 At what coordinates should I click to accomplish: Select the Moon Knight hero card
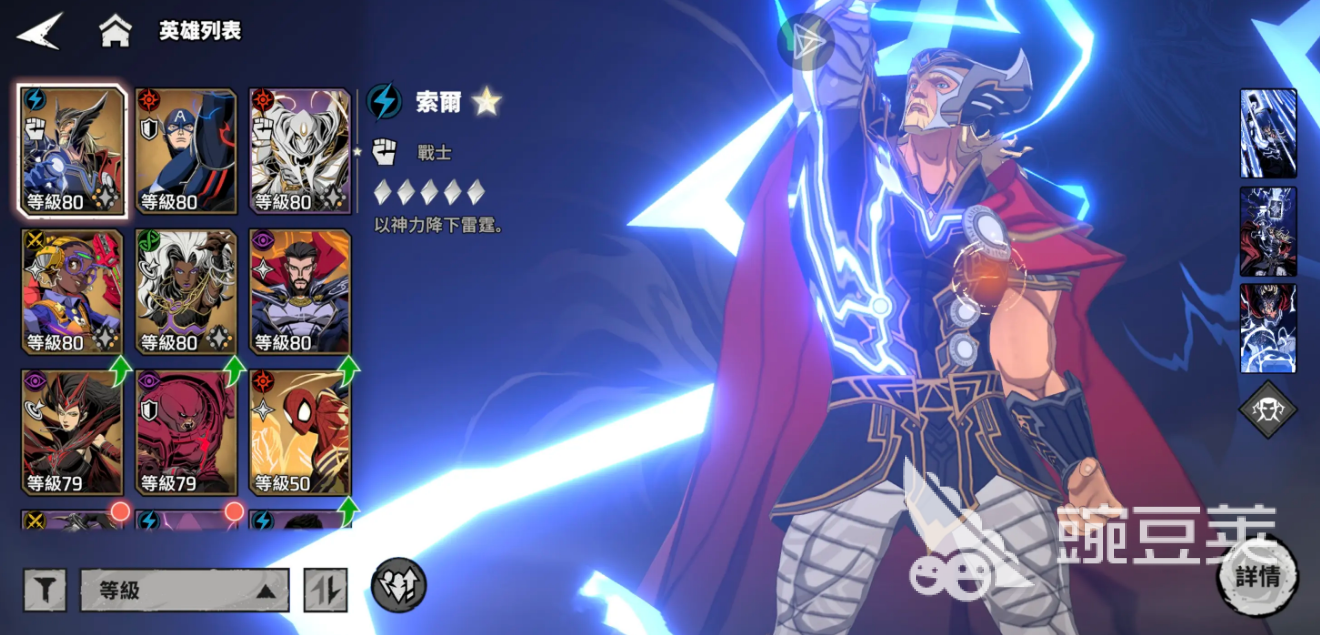tap(300, 151)
